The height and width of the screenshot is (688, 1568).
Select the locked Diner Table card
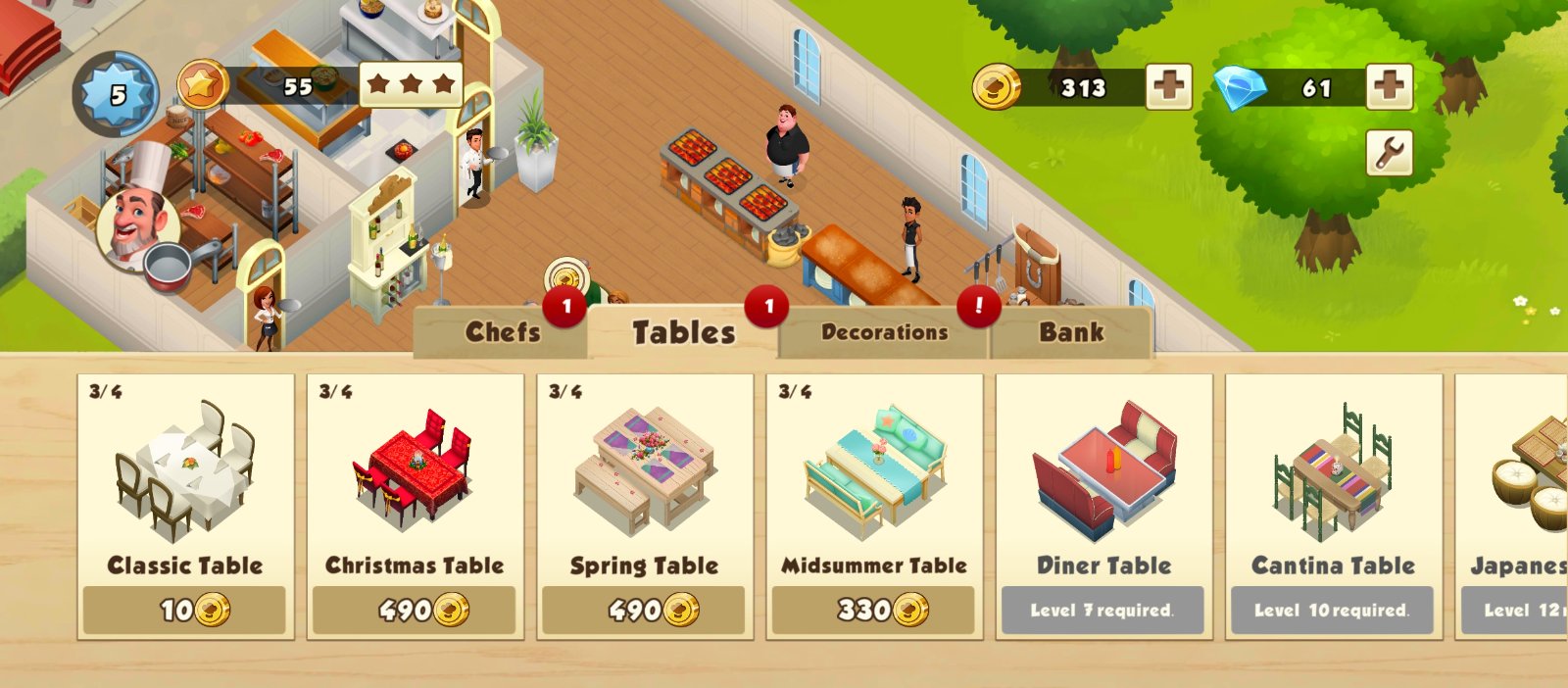1103,506
